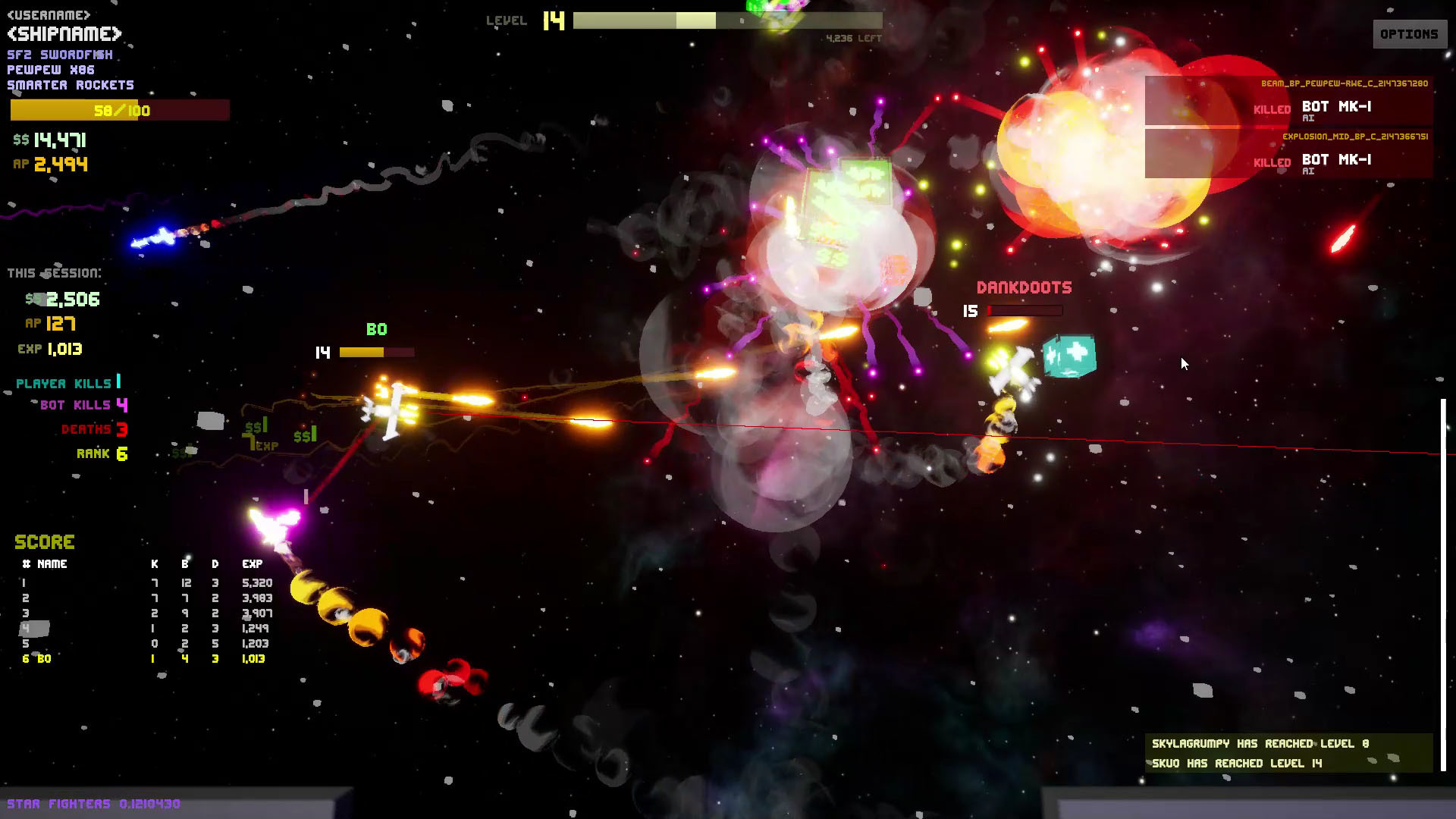Screen dimensions: 1456x819
Task: Click the DANKDOOTS enemy nameplate
Action: (1024, 287)
